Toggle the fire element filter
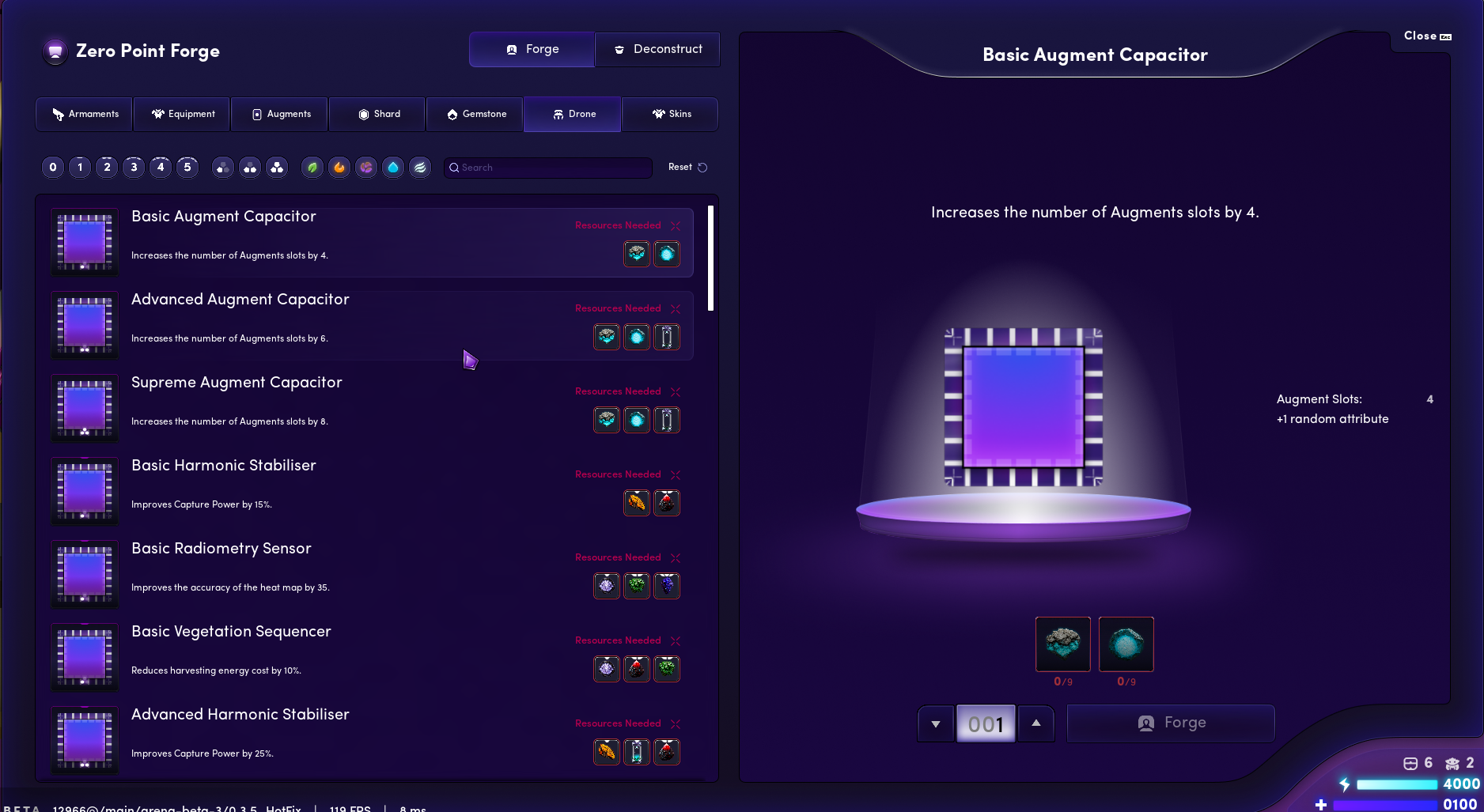1484x812 pixels. click(x=339, y=167)
